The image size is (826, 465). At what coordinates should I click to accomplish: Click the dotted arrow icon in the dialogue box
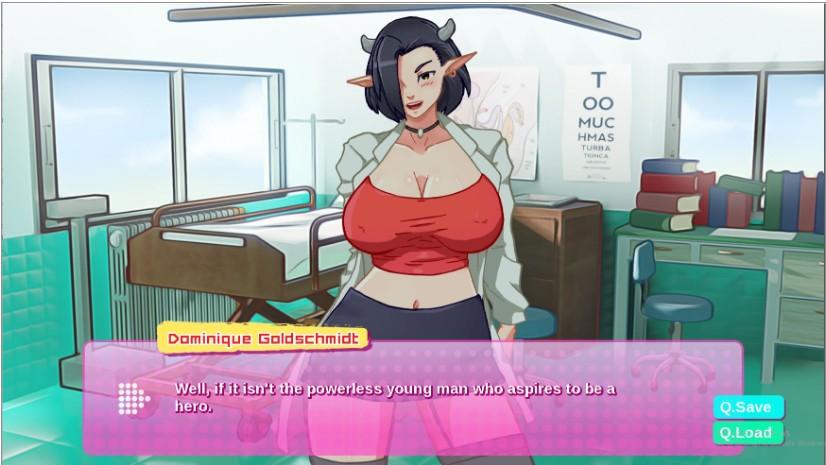pyautogui.click(x=133, y=398)
